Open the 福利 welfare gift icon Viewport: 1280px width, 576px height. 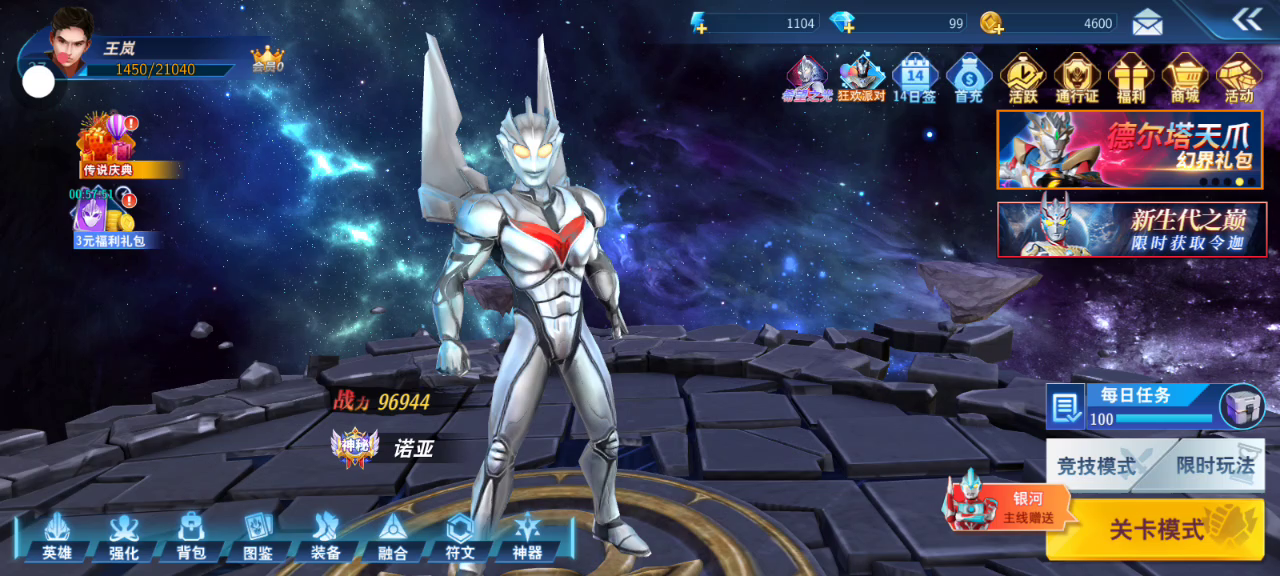(x=1131, y=78)
